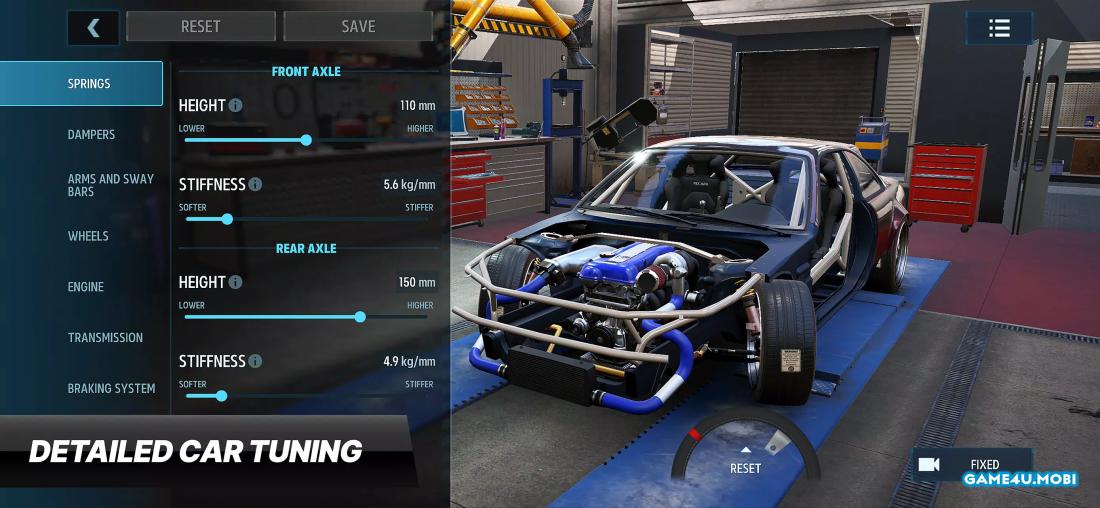
Task: Go back using the arrow button
Action: click(x=93, y=27)
